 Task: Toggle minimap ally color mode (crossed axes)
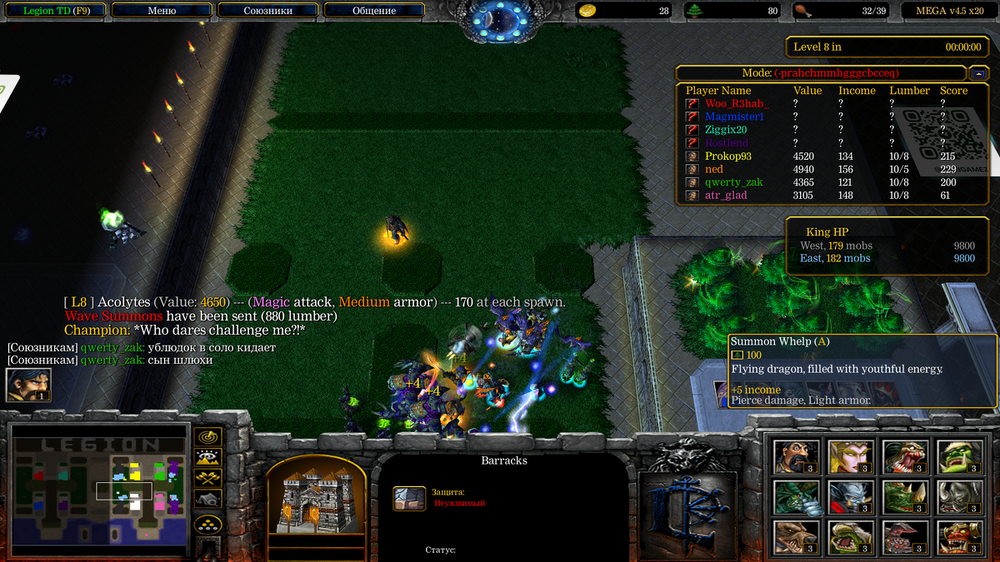[208, 478]
